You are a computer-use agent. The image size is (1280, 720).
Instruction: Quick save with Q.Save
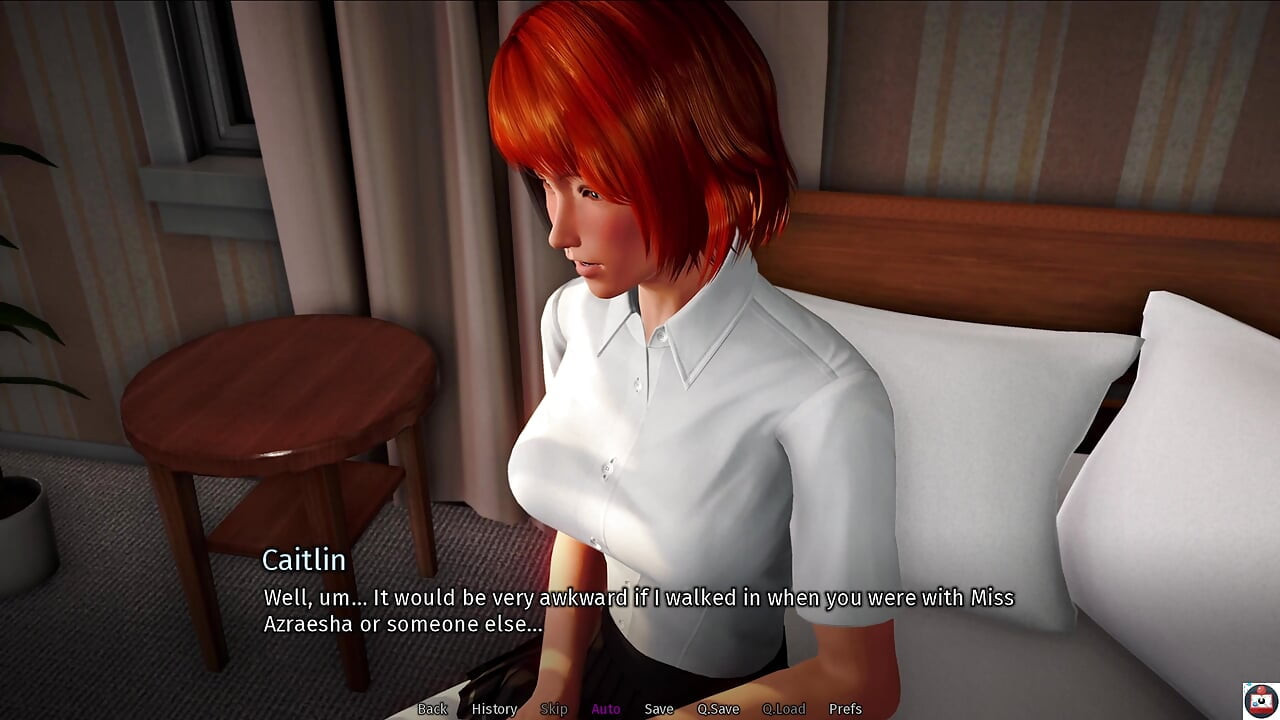point(718,709)
